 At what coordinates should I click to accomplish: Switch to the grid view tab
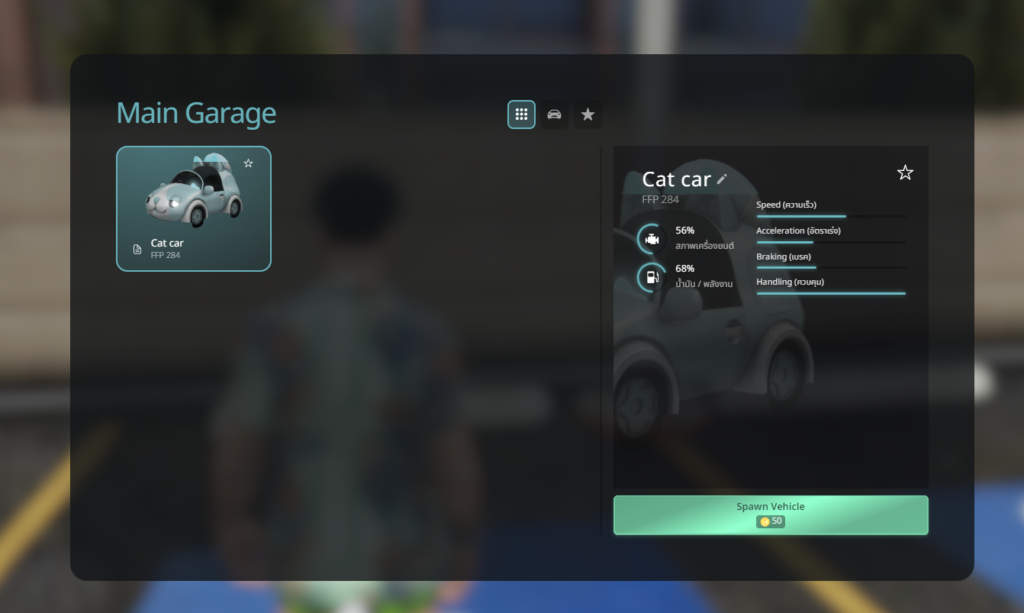(x=521, y=115)
